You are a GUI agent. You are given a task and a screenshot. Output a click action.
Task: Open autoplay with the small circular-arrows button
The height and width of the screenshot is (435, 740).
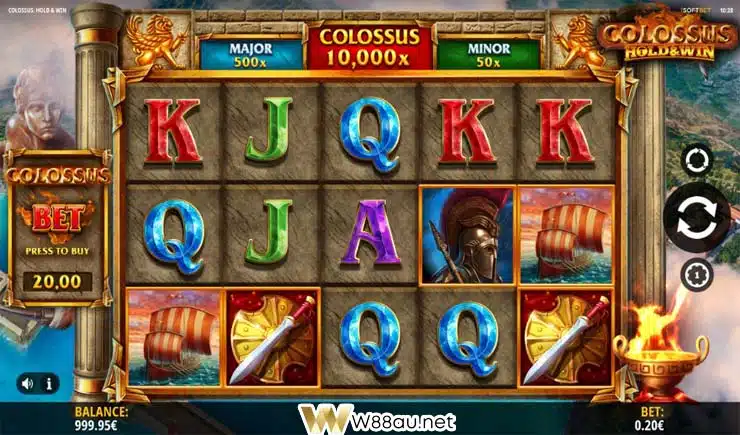coord(696,160)
